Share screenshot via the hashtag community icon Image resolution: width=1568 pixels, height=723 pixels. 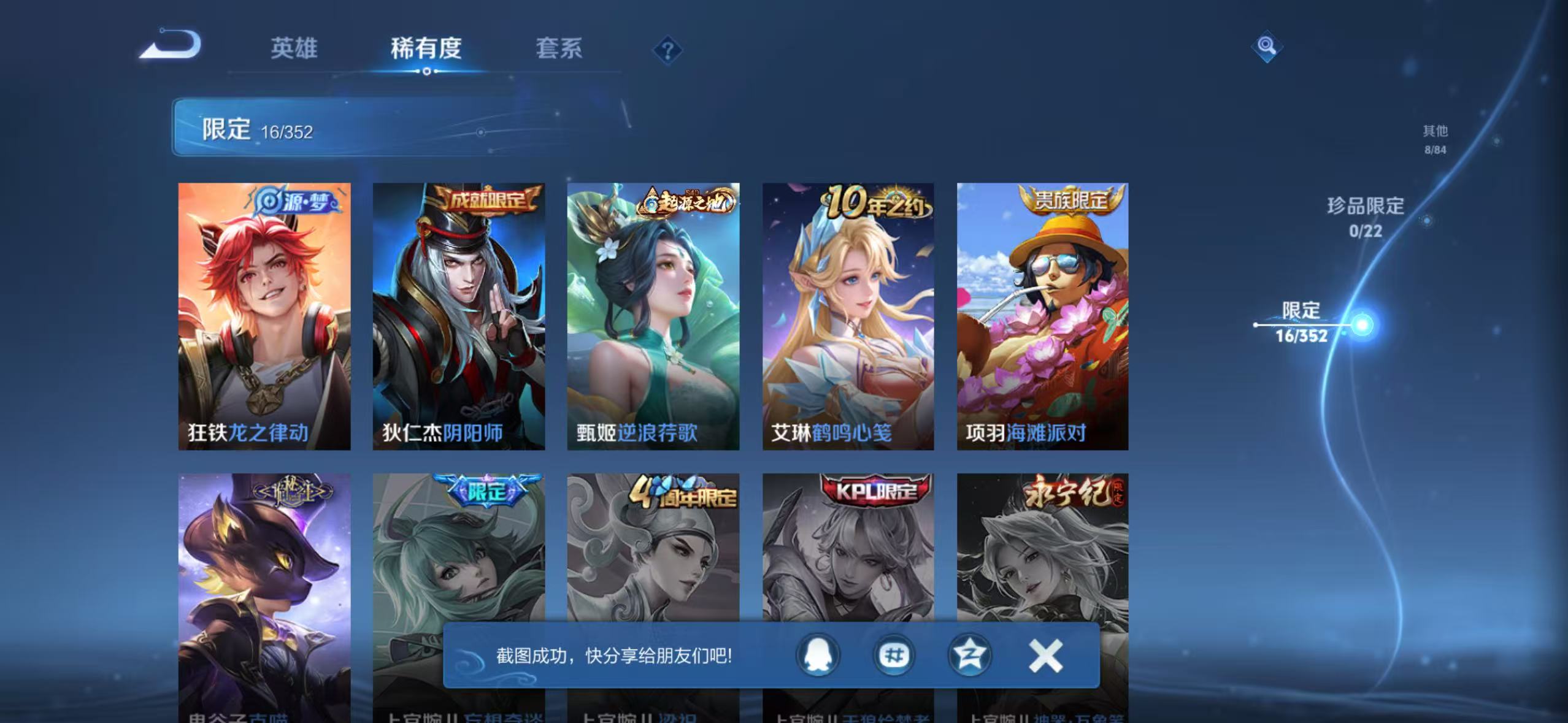(893, 655)
